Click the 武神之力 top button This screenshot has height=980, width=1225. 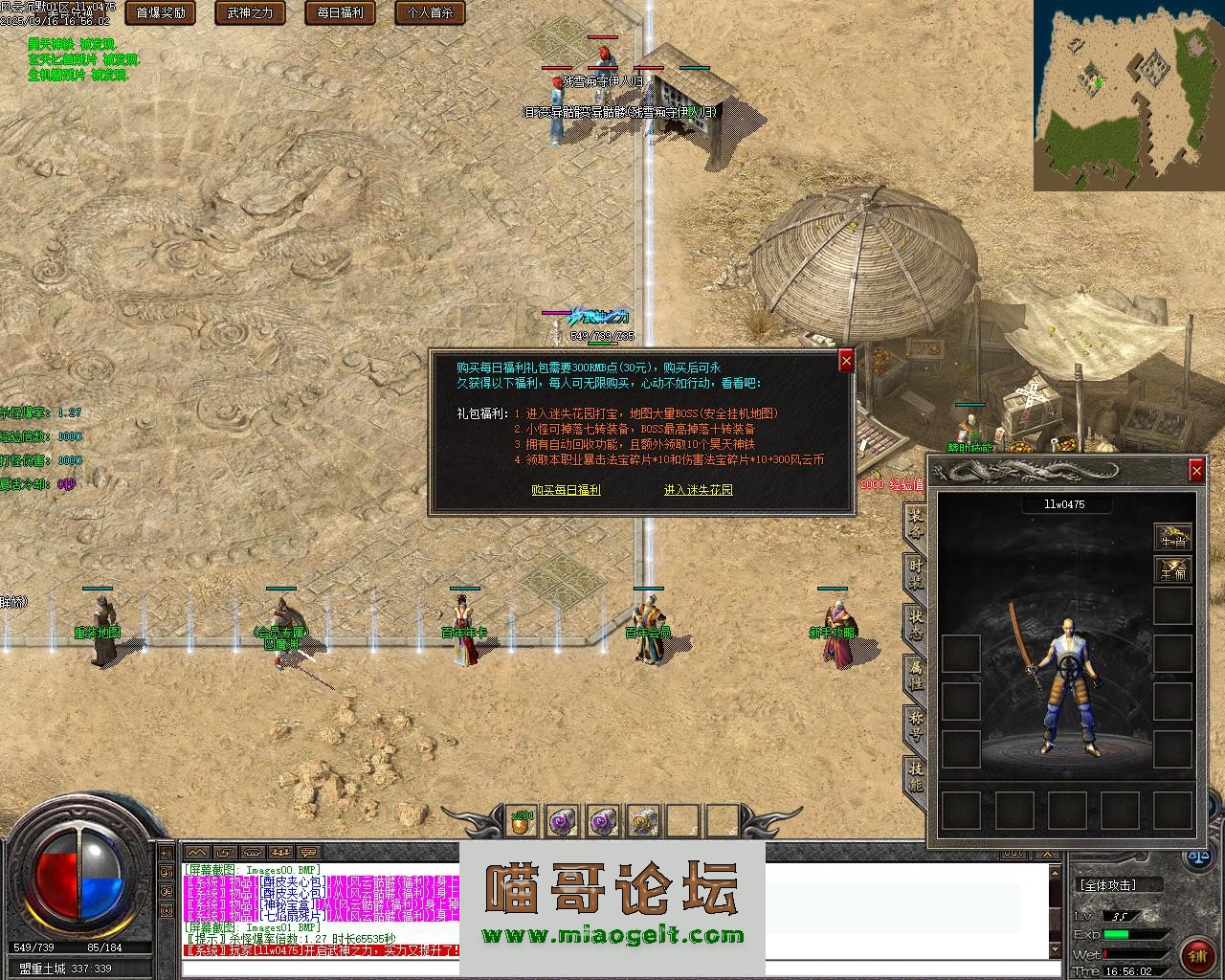pyautogui.click(x=250, y=12)
